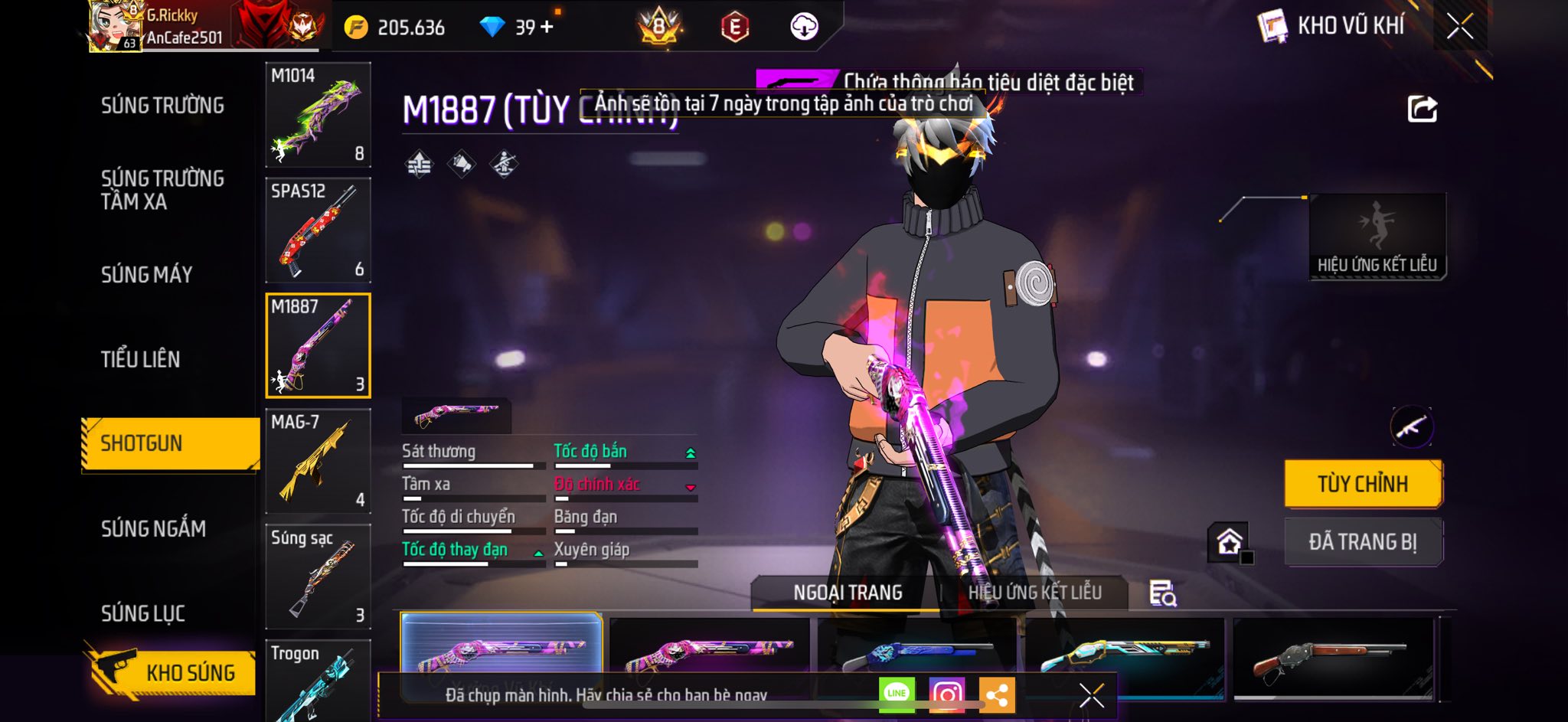The height and width of the screenshot is (722, 1568).
Task: Select the M1014 shotgun tile
Action: pyautogui.click(x=318, y=115)
